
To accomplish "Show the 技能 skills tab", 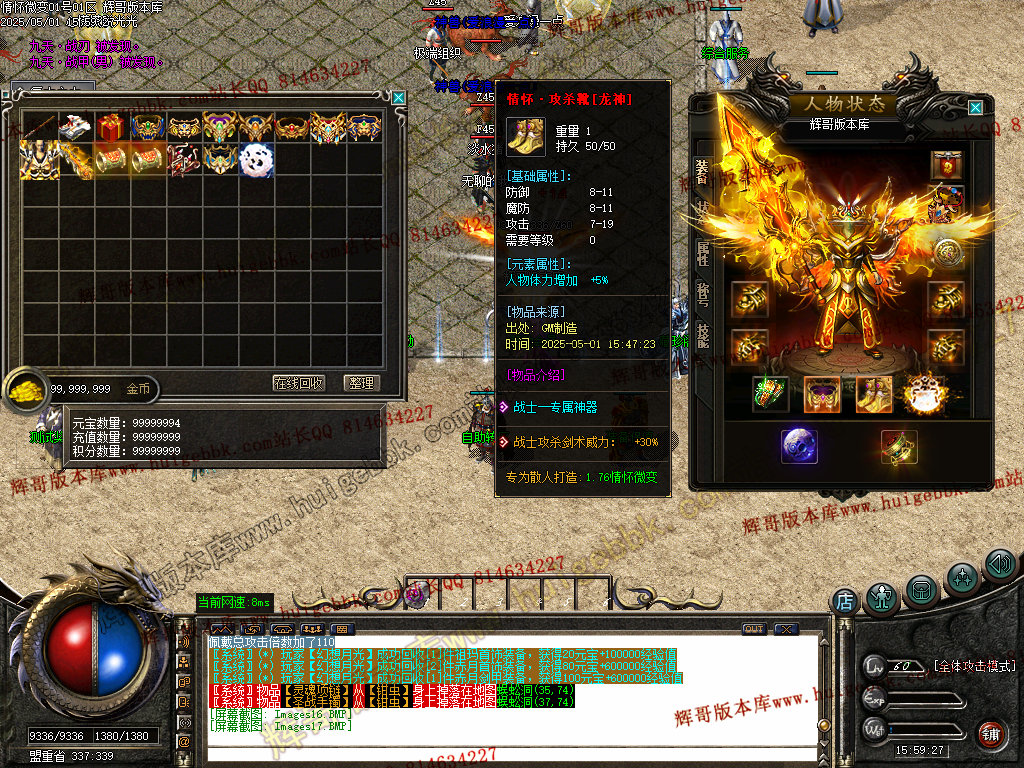I will tap(702, 335).
